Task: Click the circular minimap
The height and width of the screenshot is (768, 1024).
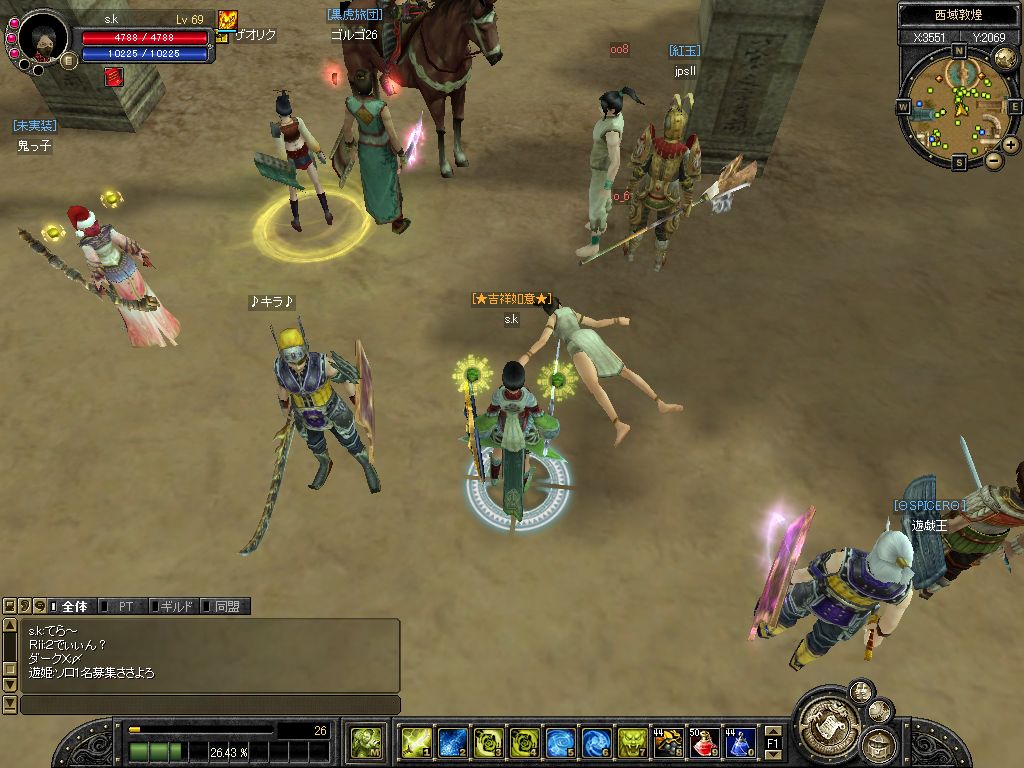Action: 957,106
